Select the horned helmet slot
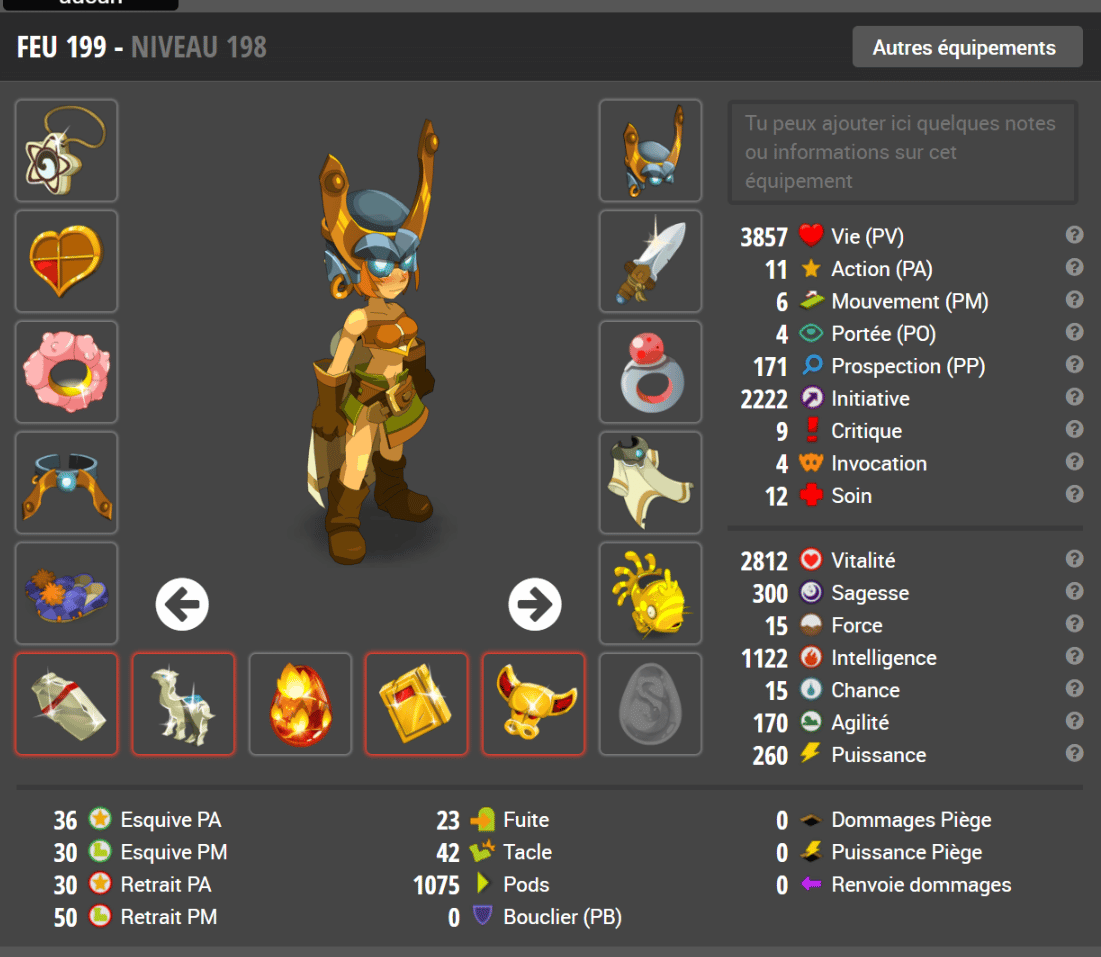Screen dimensions: 1101x957 650,150
